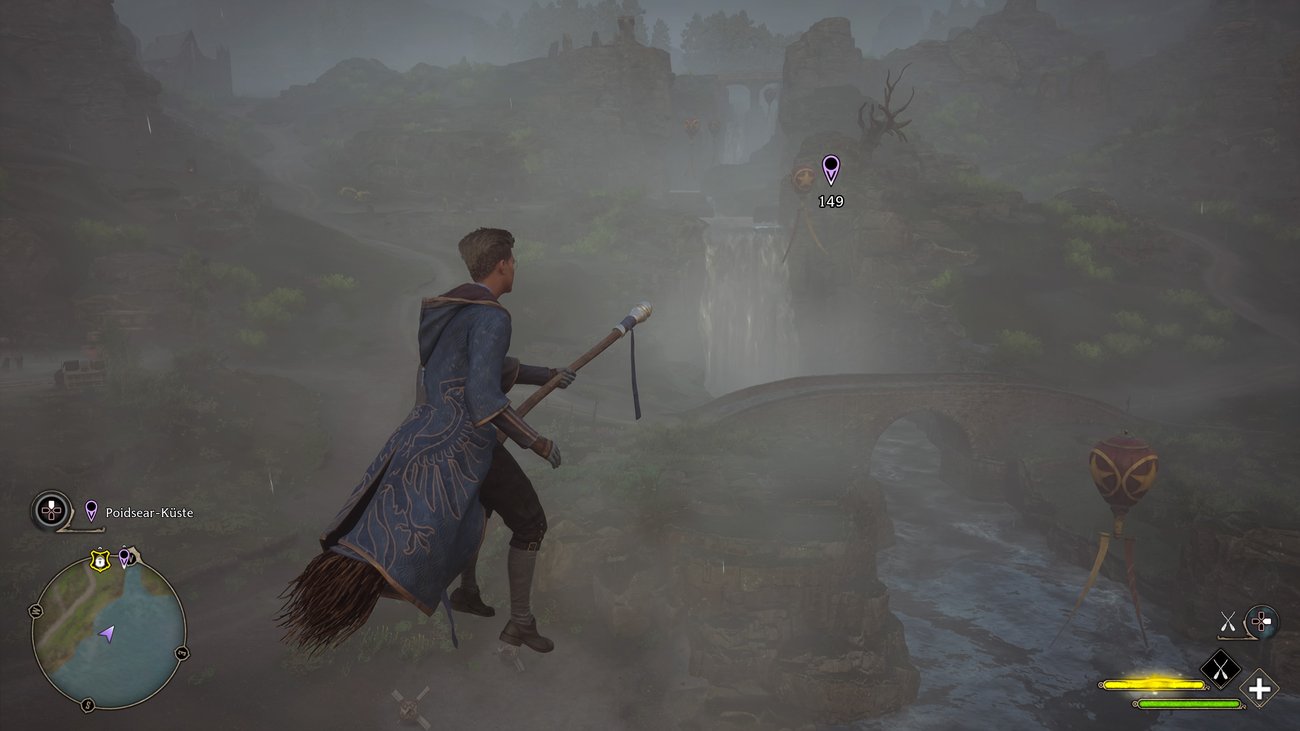
Task: Open the circular minimap
Action: [108, 630]
